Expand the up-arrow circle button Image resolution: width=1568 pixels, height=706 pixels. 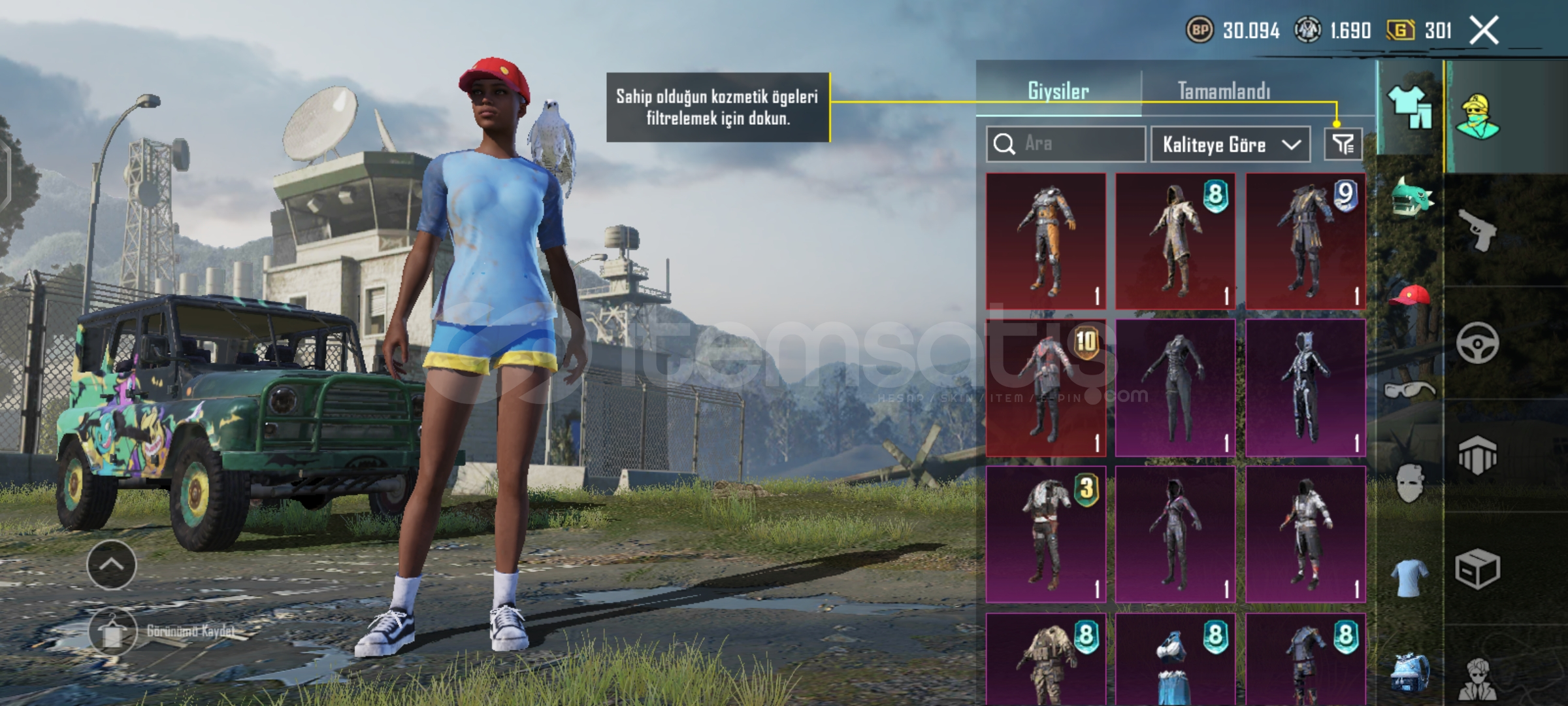[111, 565]
